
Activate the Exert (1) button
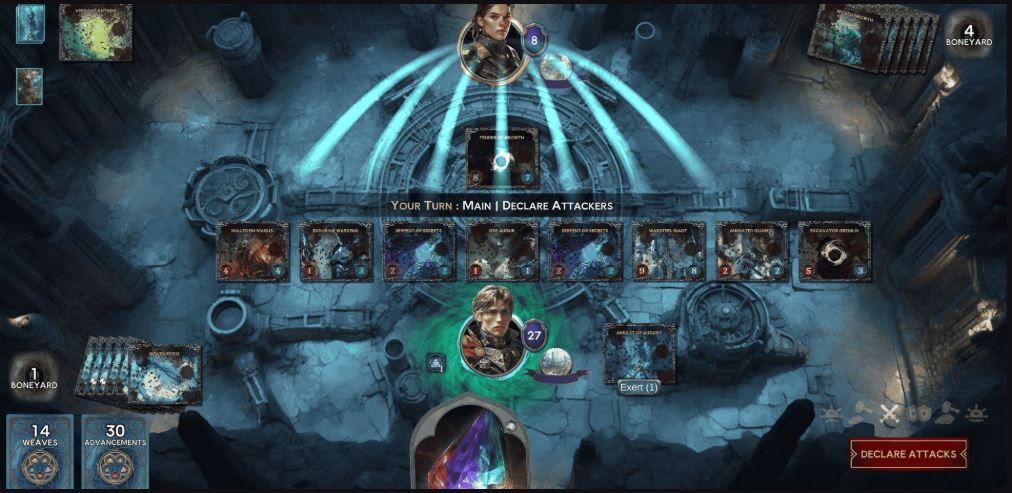pos(637,387)
